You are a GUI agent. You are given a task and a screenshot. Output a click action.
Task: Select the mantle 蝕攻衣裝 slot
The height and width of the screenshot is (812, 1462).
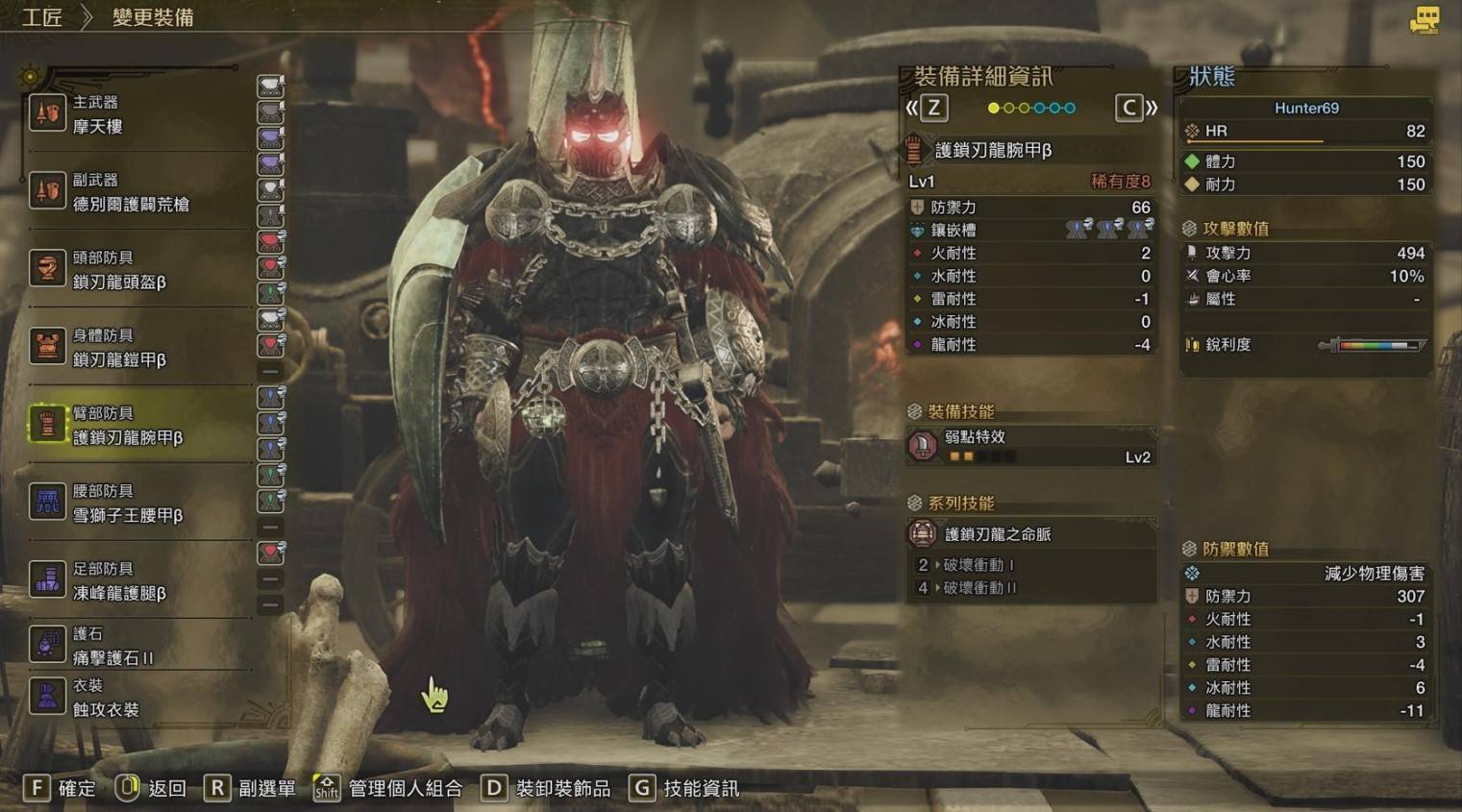coord(135,698)
